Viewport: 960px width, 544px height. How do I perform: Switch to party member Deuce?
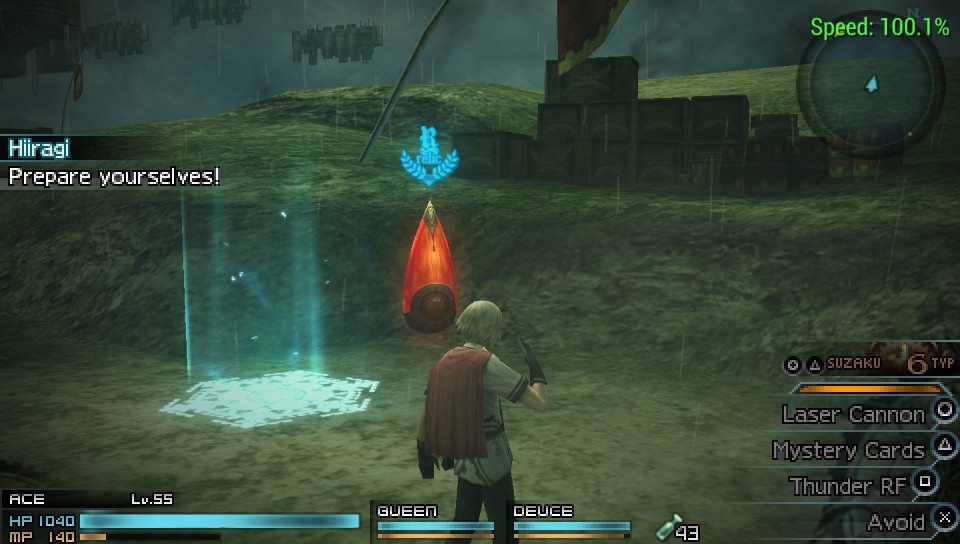coord(571,519)
